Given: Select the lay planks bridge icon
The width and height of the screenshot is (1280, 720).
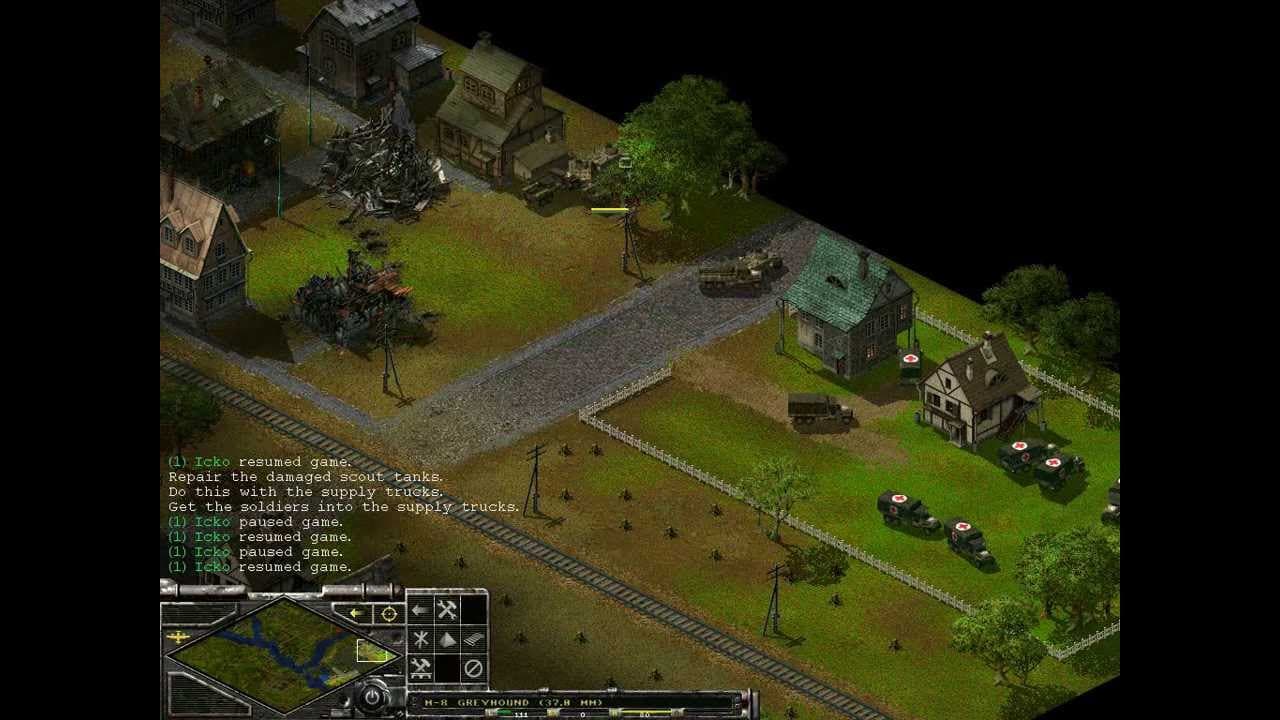Looking at the screenshot, I should click(473, 639).
